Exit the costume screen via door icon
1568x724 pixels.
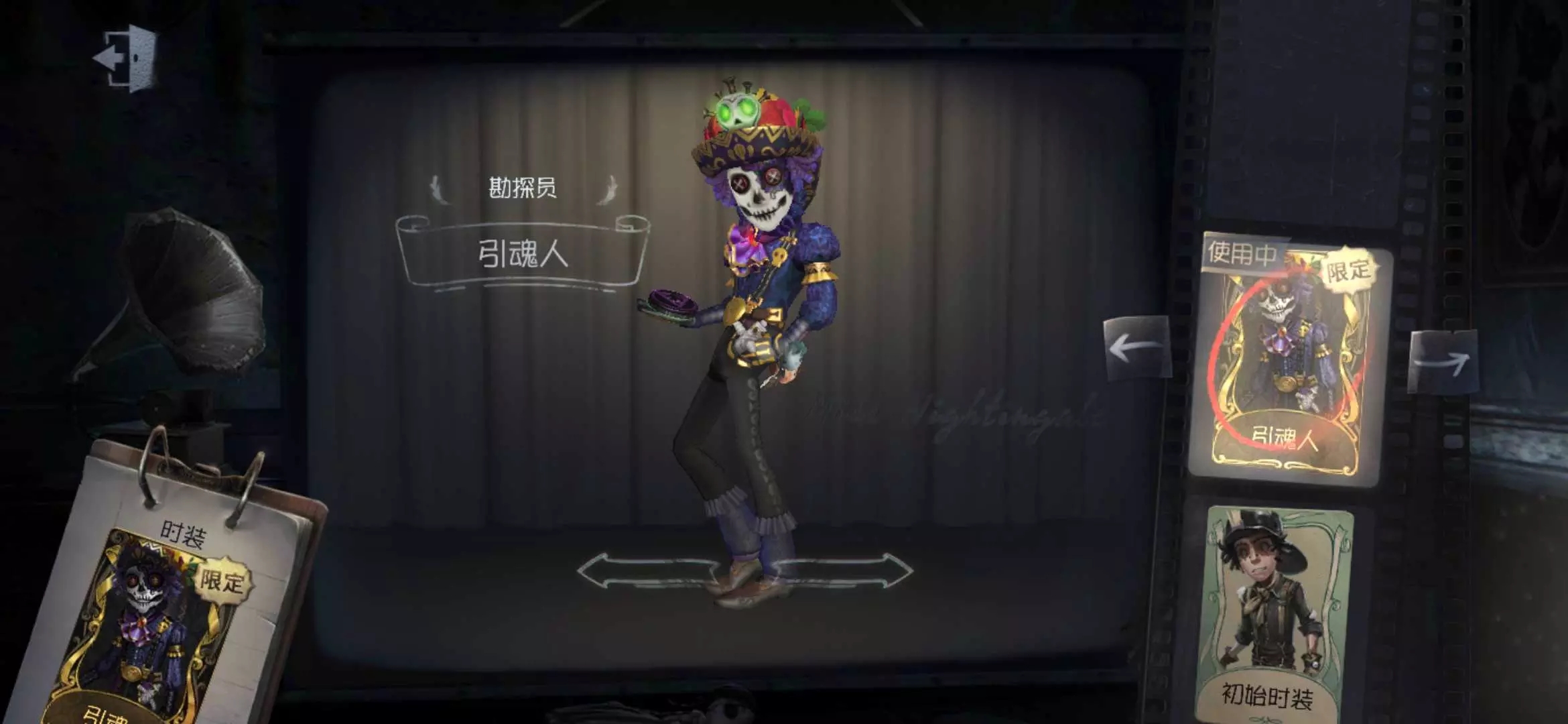[x=127, y=57]
